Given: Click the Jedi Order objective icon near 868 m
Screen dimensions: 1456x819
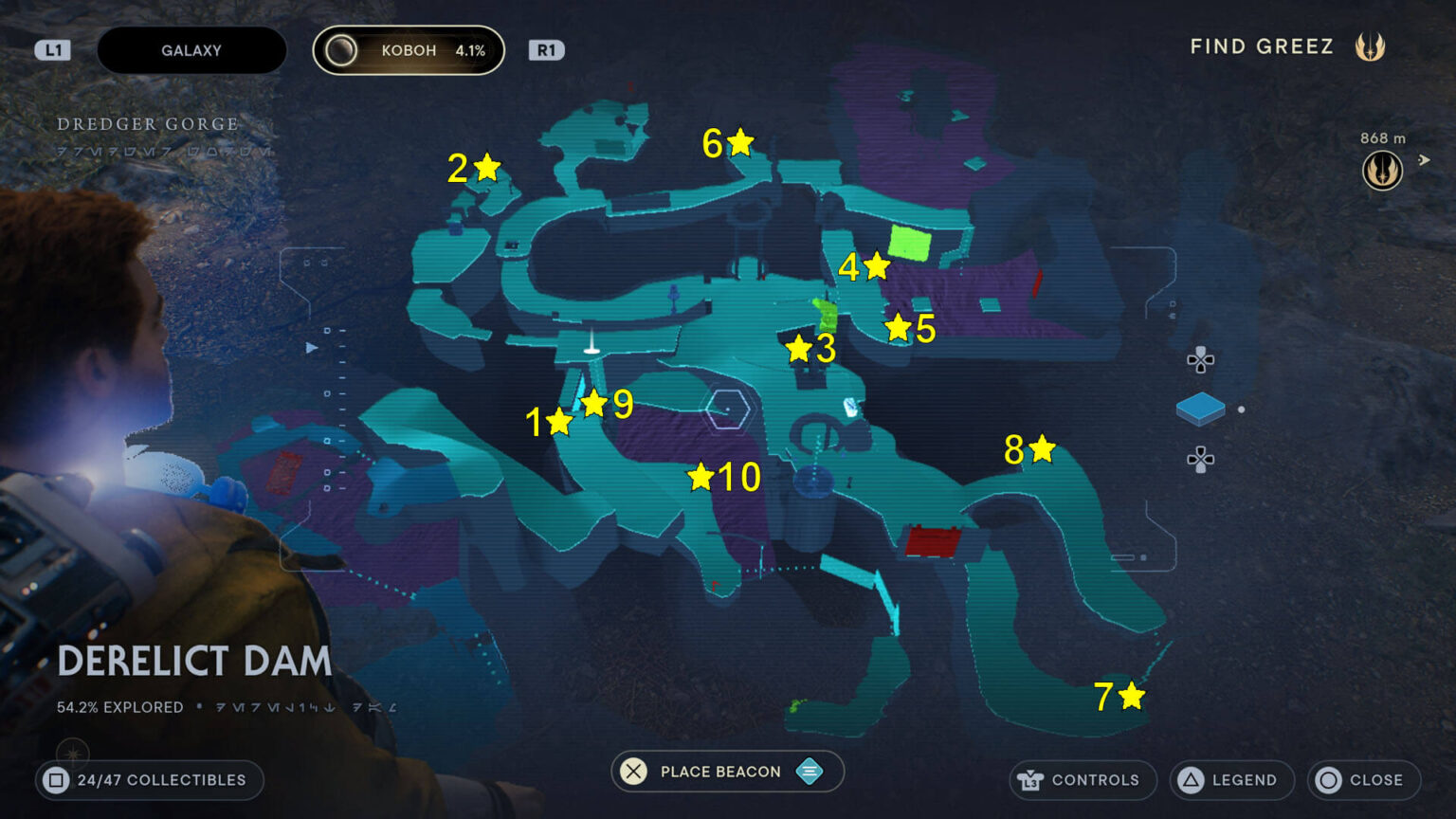Looking at the screenshot, I should [1382, 167].
